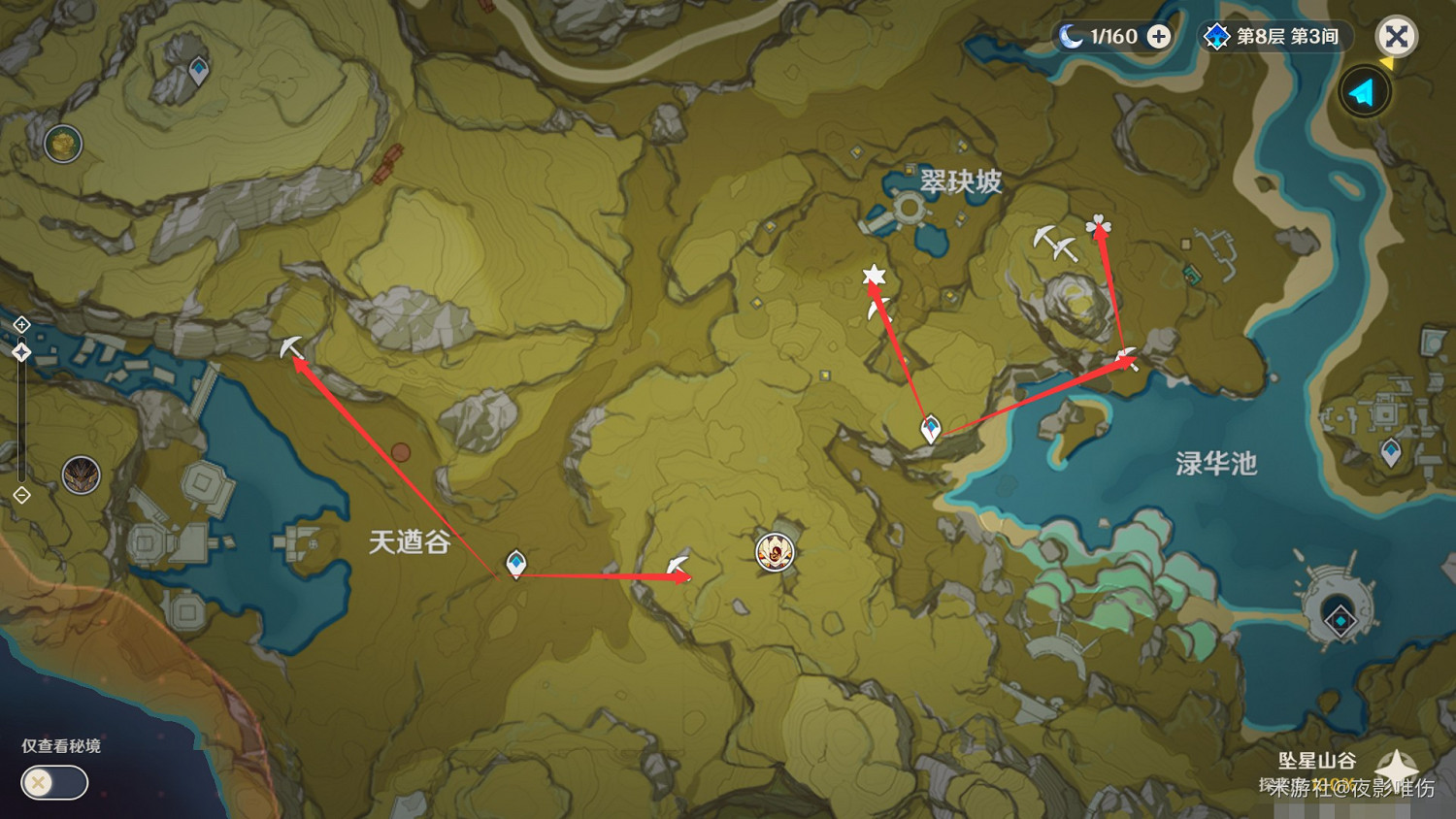
Task: Click the golden statue icon in the map center
Action: pyautogui.click(x=775, y=553)
